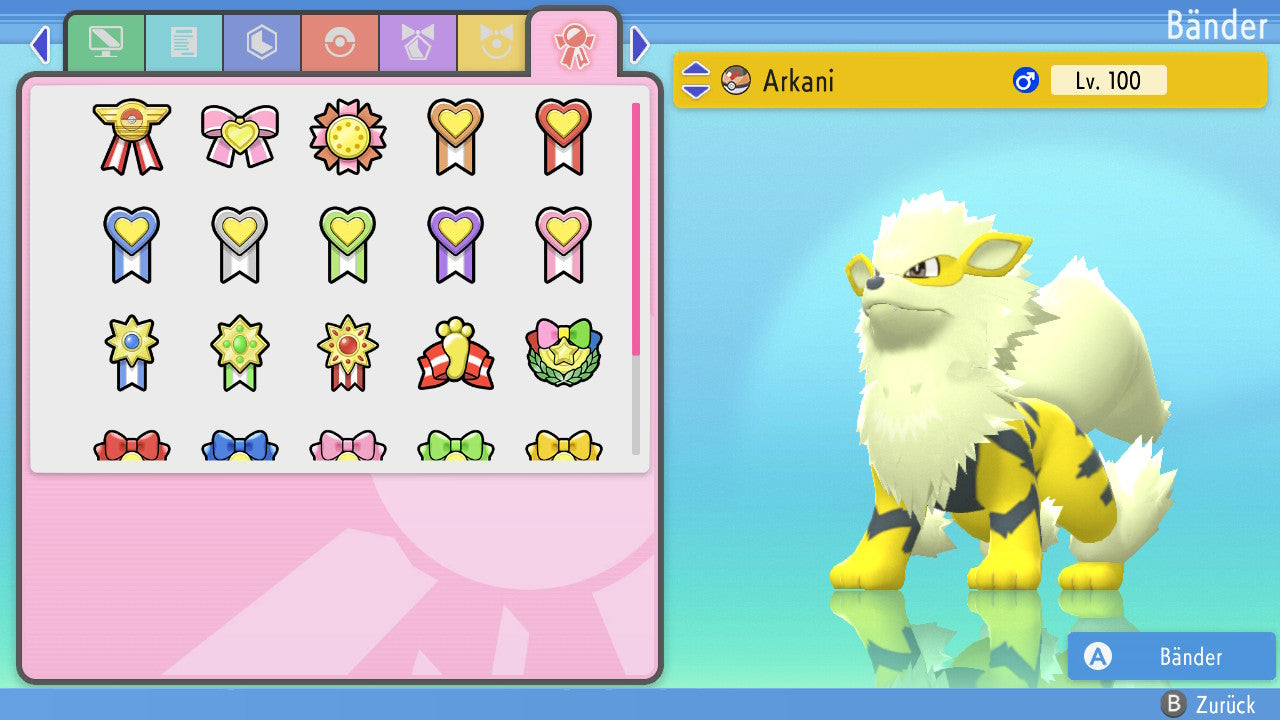1280x720 pixels.
Task: Click the pink ribbon list scrollbar
Action: (x=636, y=228)
